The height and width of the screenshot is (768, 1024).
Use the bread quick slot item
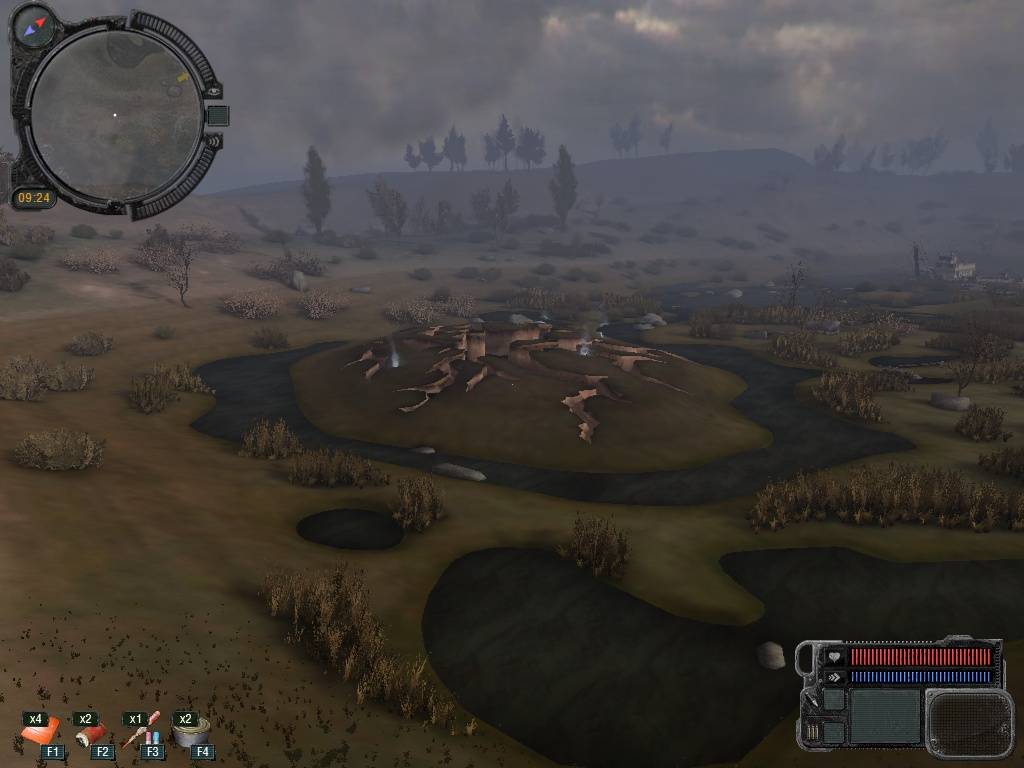coord(40,734)
